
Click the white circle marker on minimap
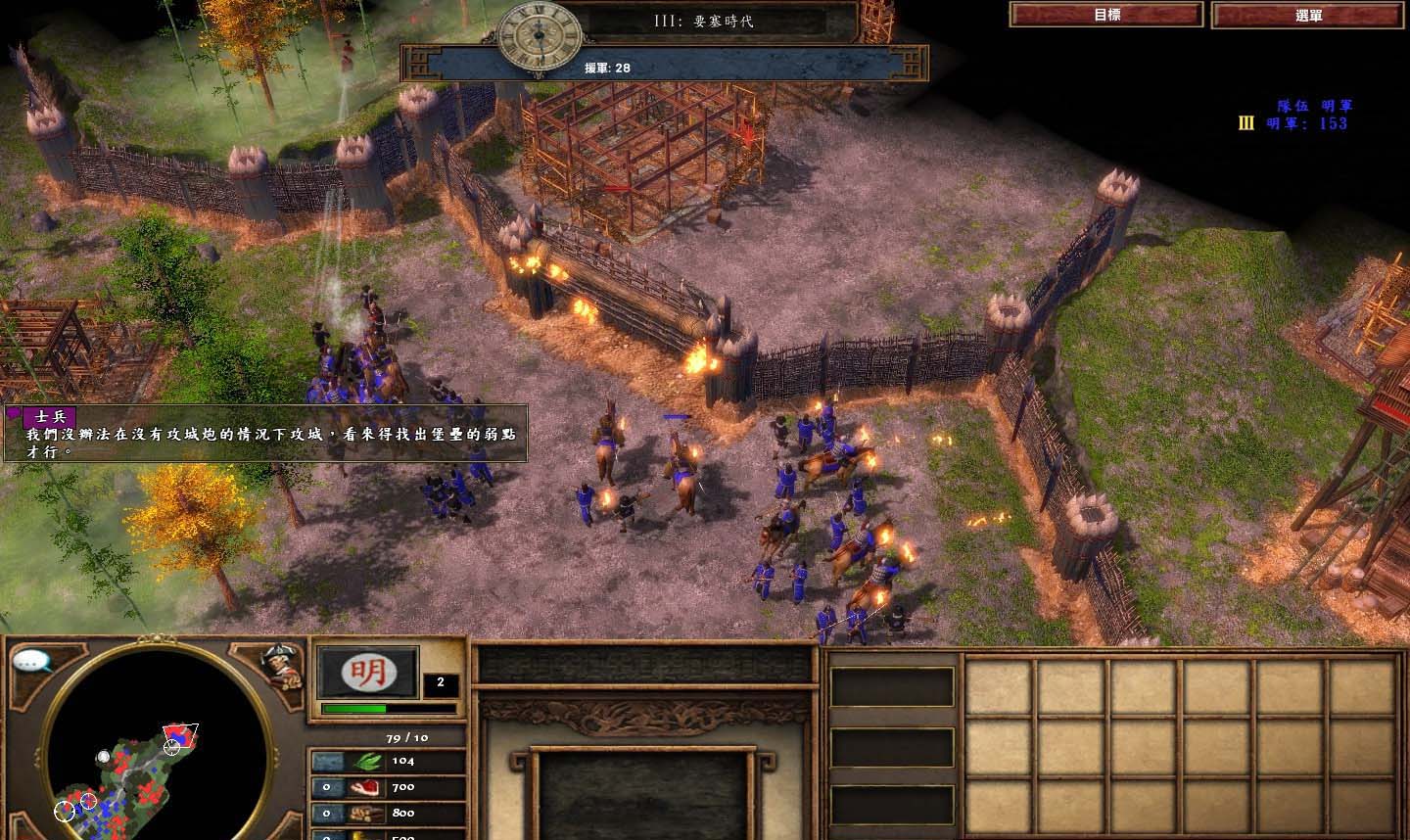[103, 756]
